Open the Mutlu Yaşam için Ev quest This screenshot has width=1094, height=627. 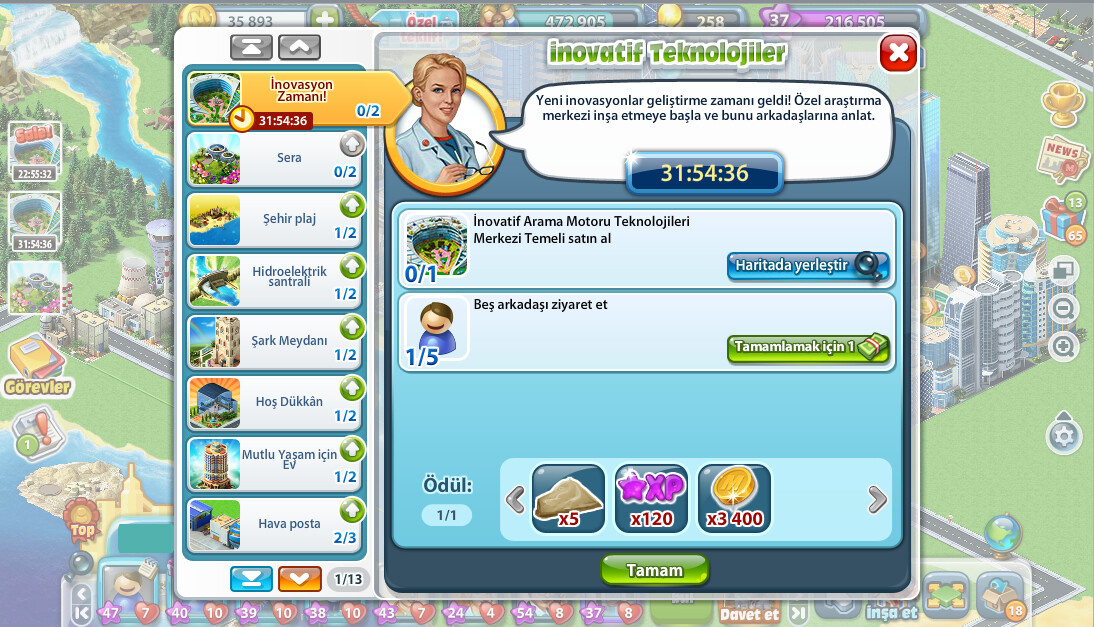[x=275, y=464]
